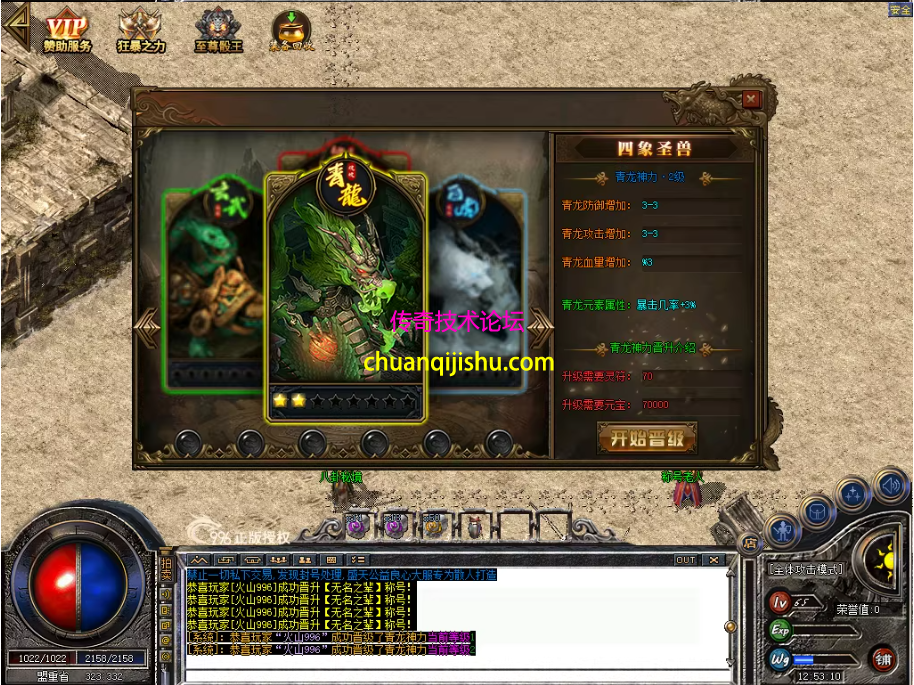Toggle the 全体攻击模式 attack mode
The height and width of the screenshot is (685, 914).
(805, 569)
